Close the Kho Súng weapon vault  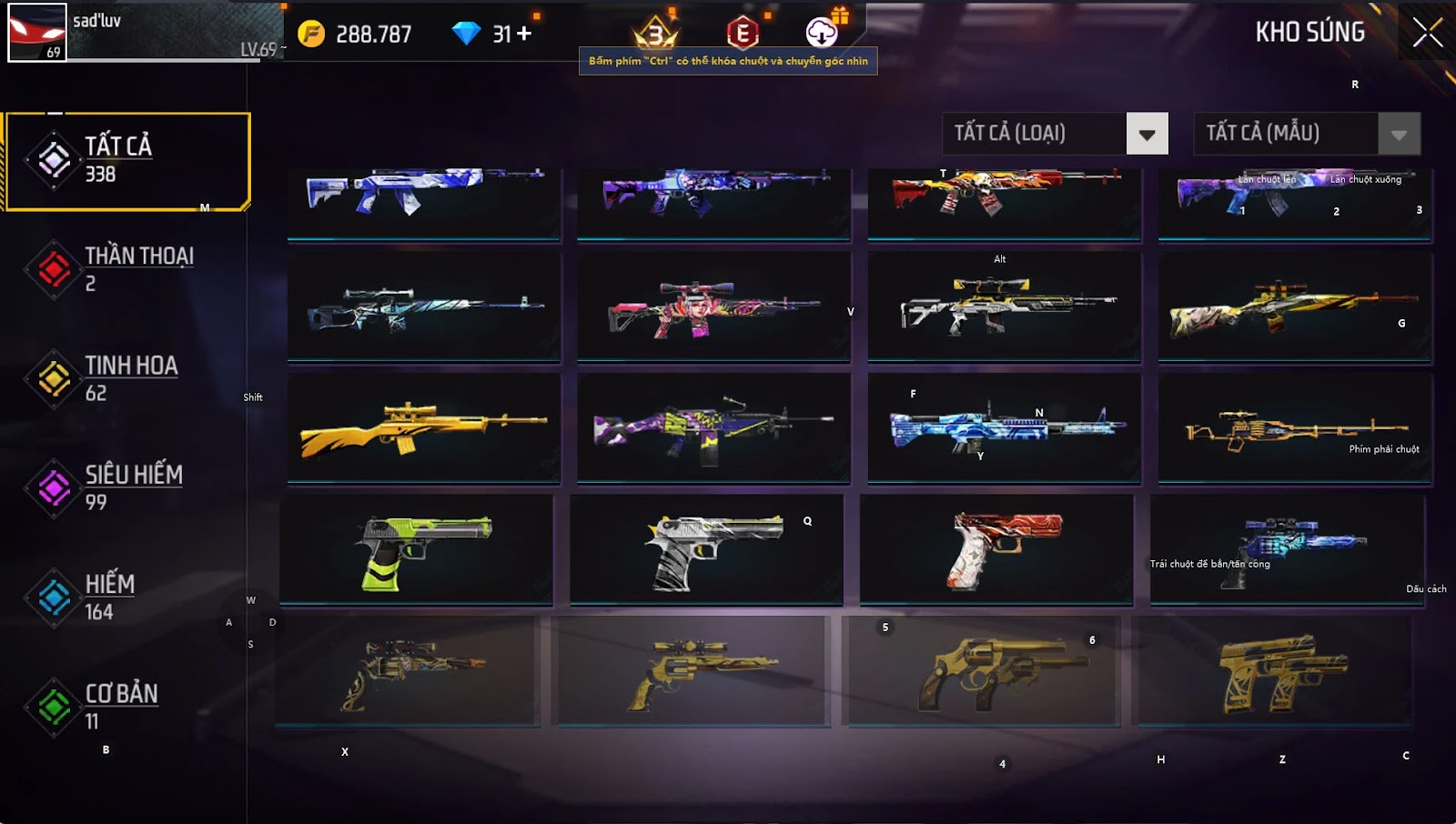point(1426,33)
